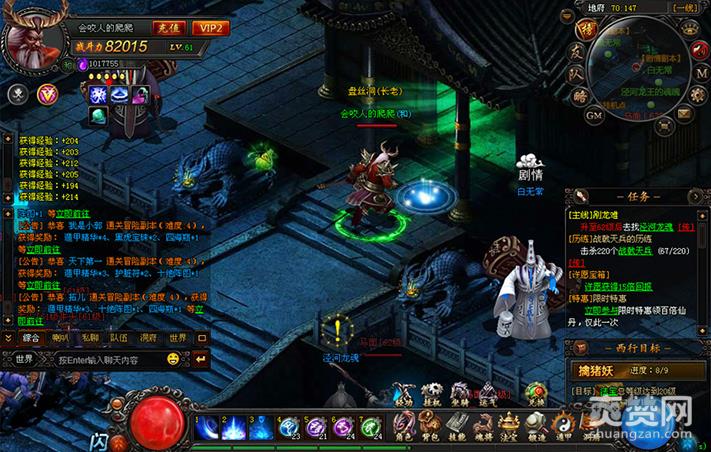This screenshot has width=711, height=452.
Task: Click the 剧情 story cloud icon
Action: [529, 166]
